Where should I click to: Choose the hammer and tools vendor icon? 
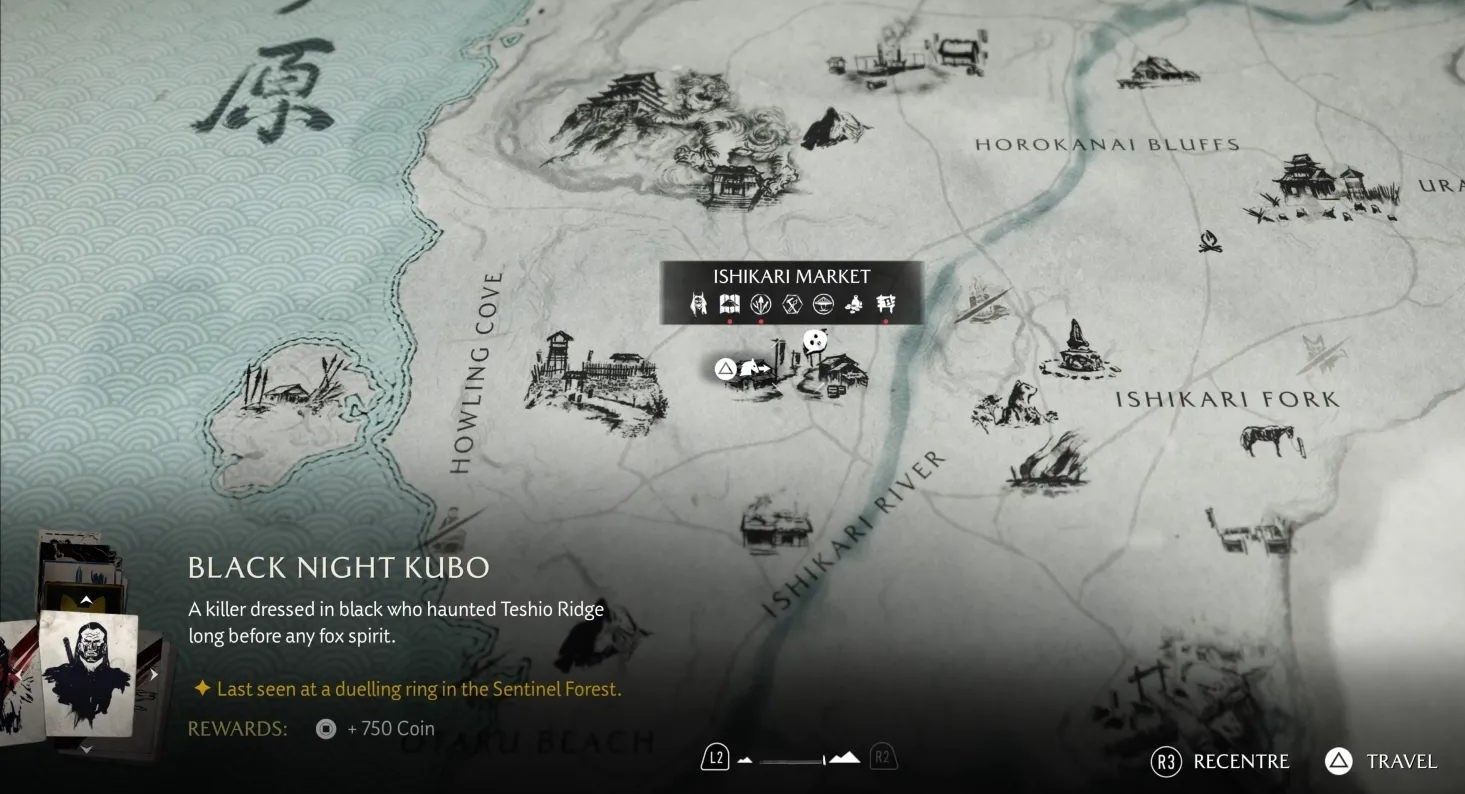(792, 304)
